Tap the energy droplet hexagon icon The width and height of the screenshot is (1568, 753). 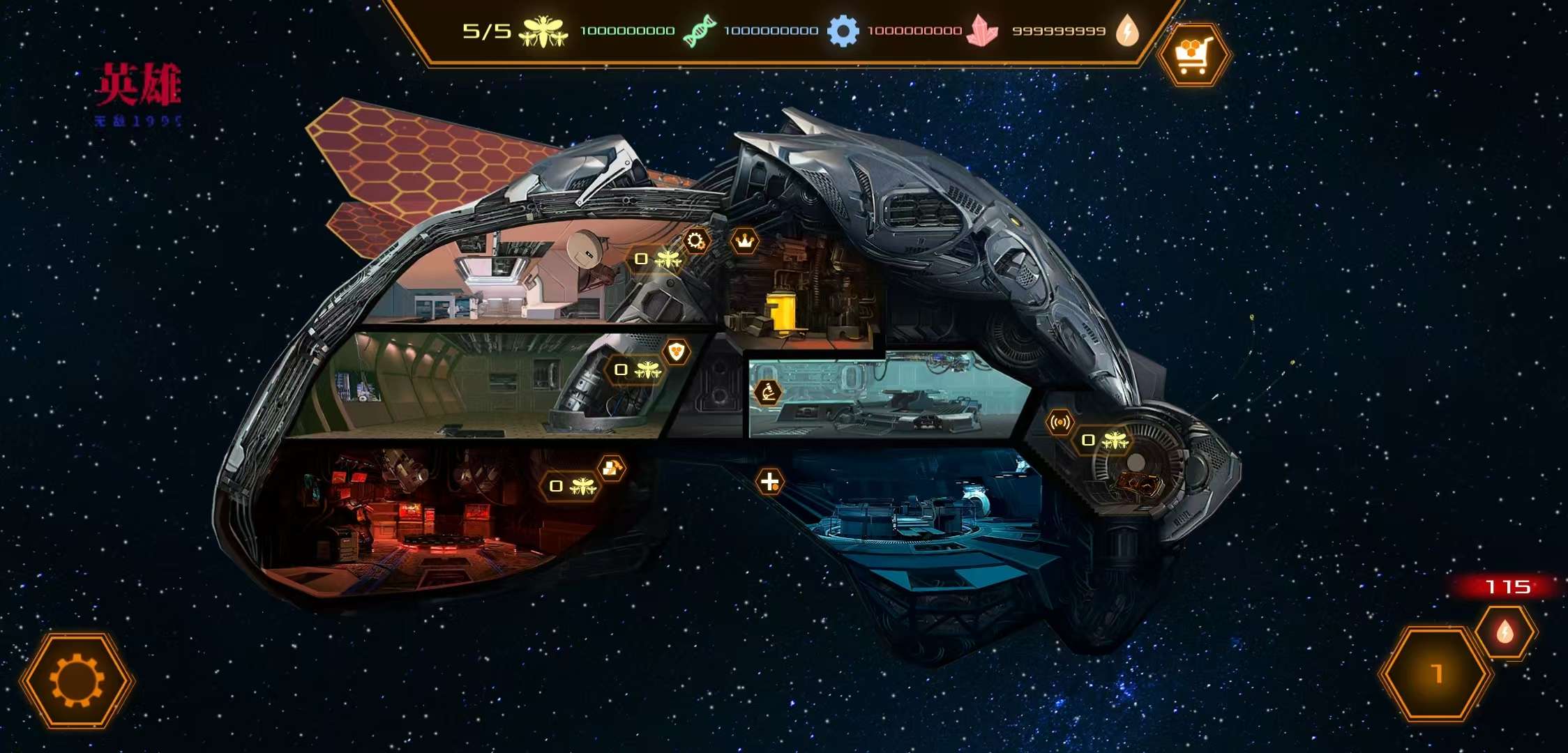(1505, 632)
